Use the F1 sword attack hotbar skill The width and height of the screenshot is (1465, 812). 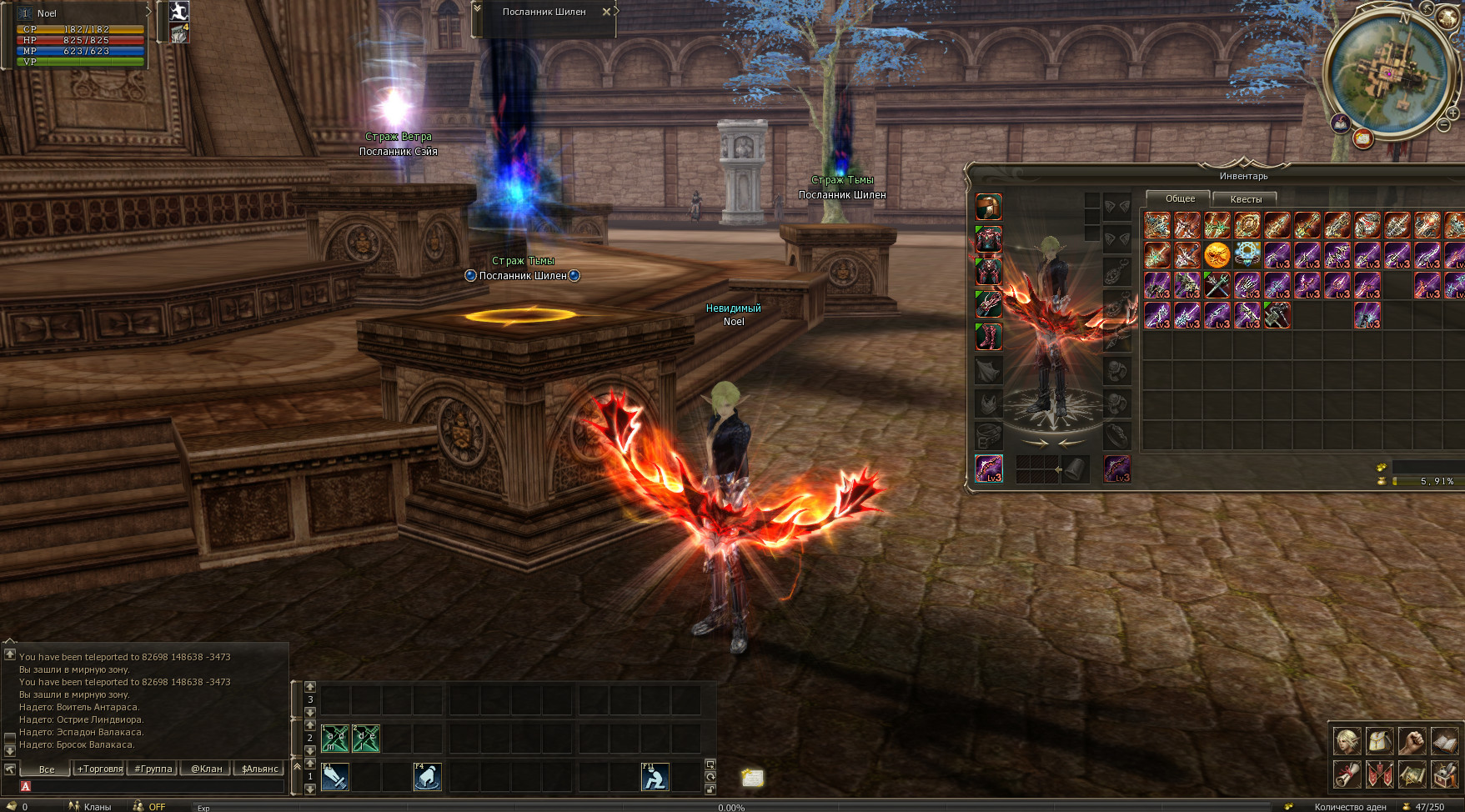(x=335, y=777)
